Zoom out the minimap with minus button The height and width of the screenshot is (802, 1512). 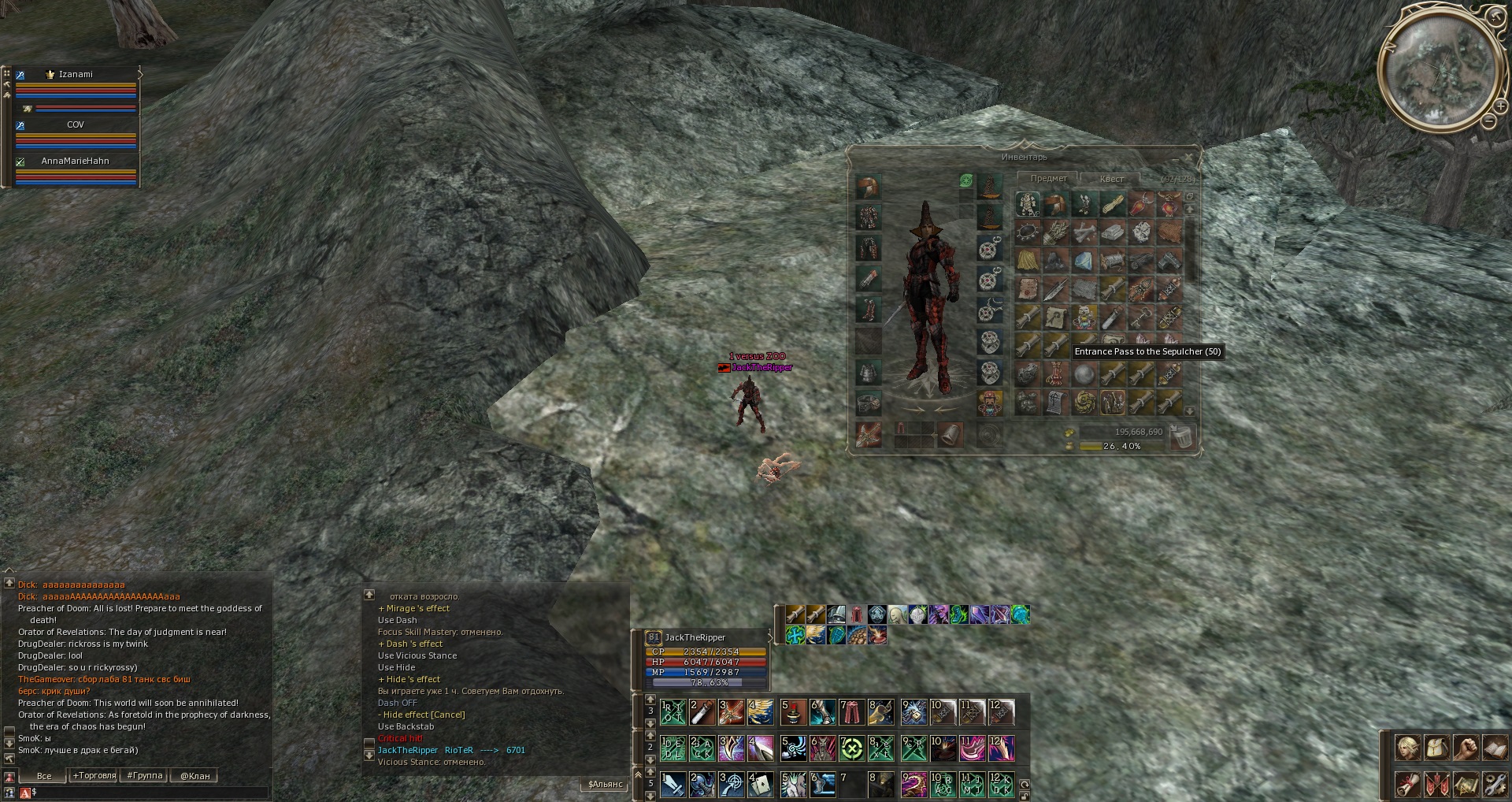pyautogui.click(x=1488, y=121)
